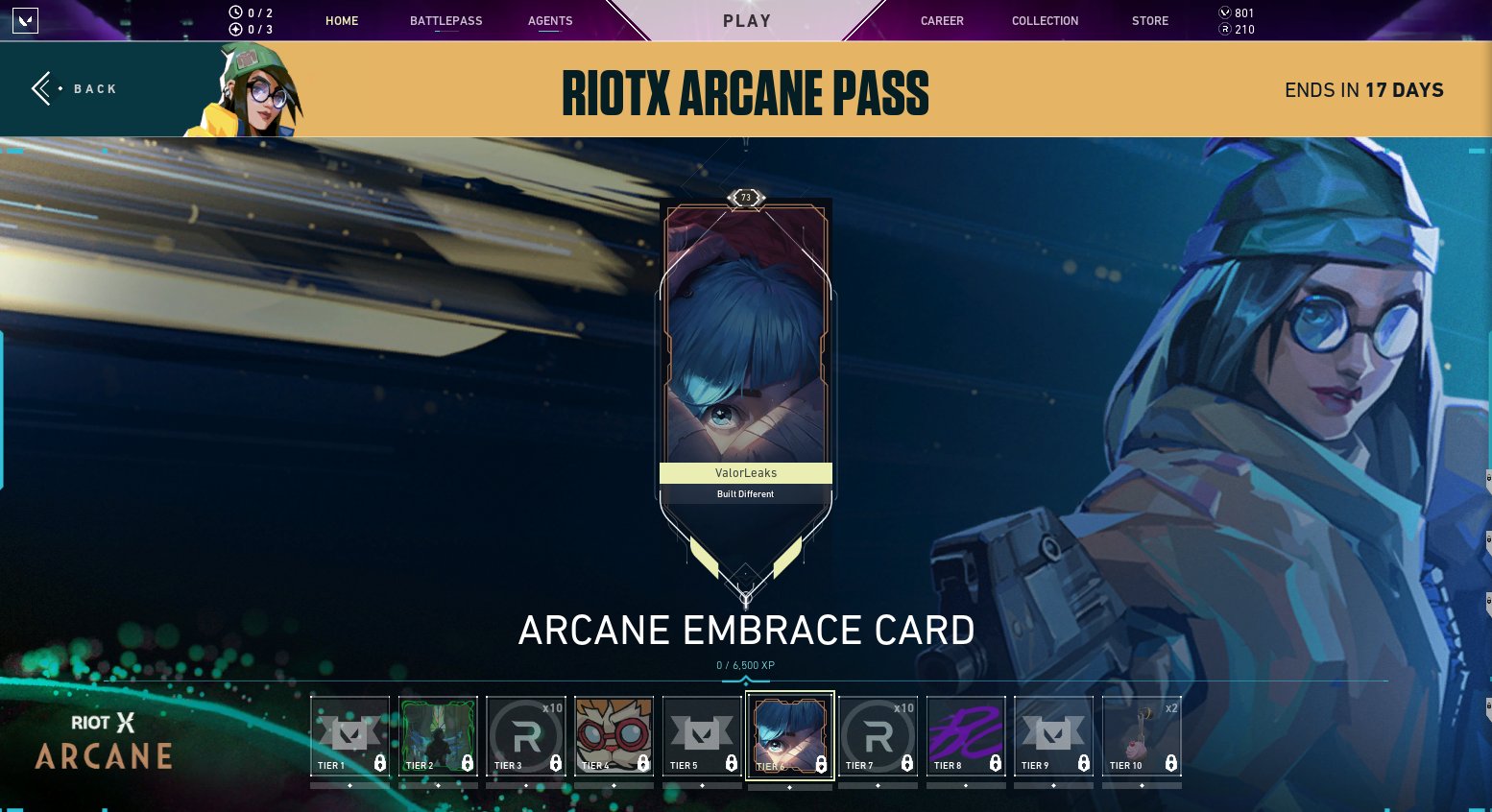The width and height of the screenshot is (1492, 812).
Task: Click the weekly missions plus icon showing 0/3
Action: 234,29
